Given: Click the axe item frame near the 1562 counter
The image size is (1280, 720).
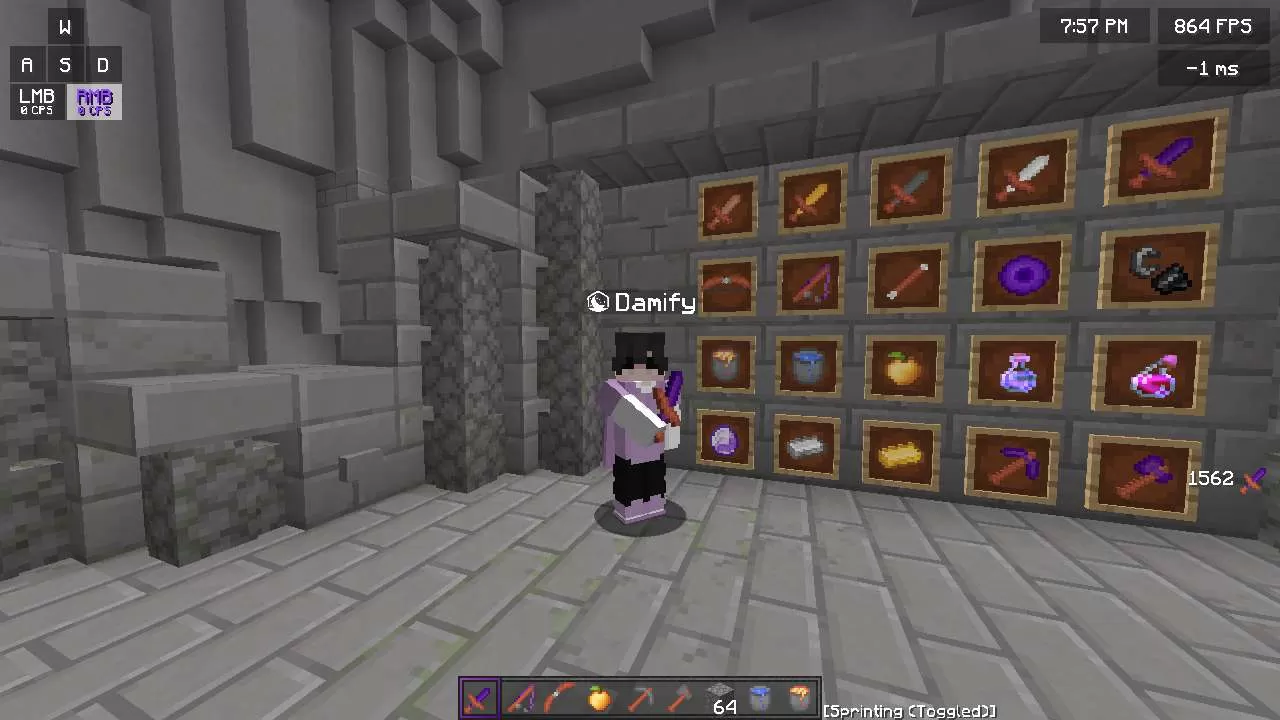Looking at the screenshot, I should coord(1147,470).
